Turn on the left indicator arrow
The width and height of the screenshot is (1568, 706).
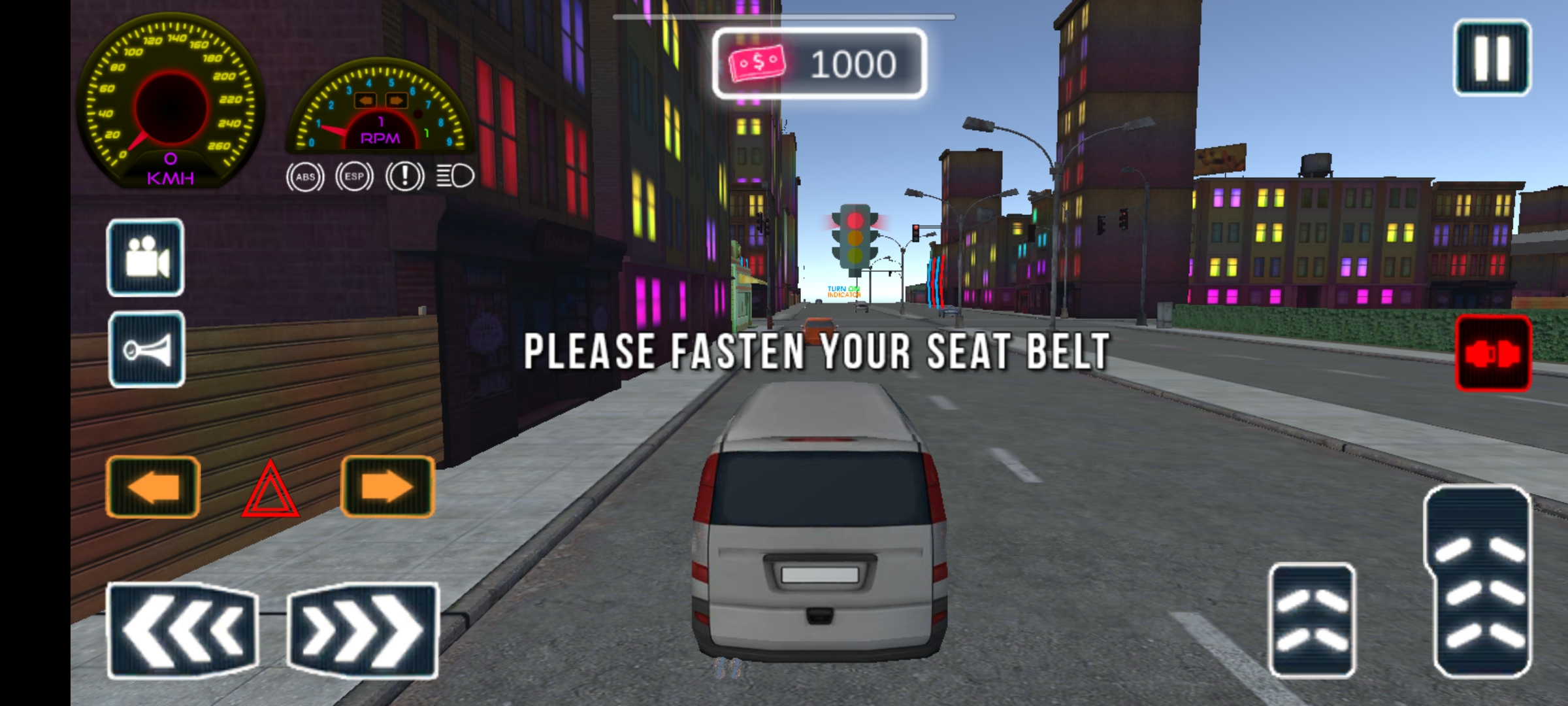(153, 488)
